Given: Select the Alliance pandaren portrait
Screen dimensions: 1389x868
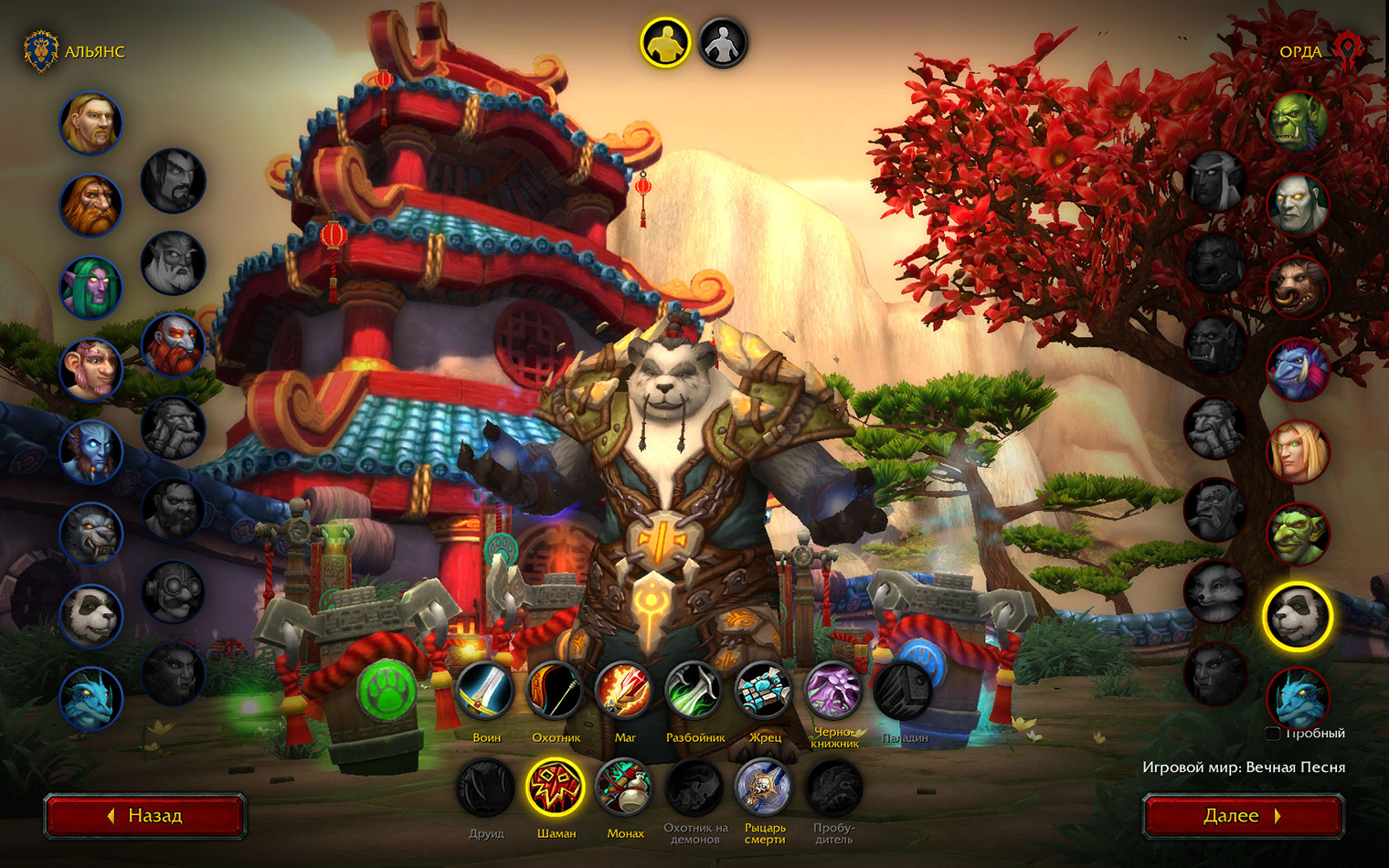Looking at the screenshot, I should (91, 617).
